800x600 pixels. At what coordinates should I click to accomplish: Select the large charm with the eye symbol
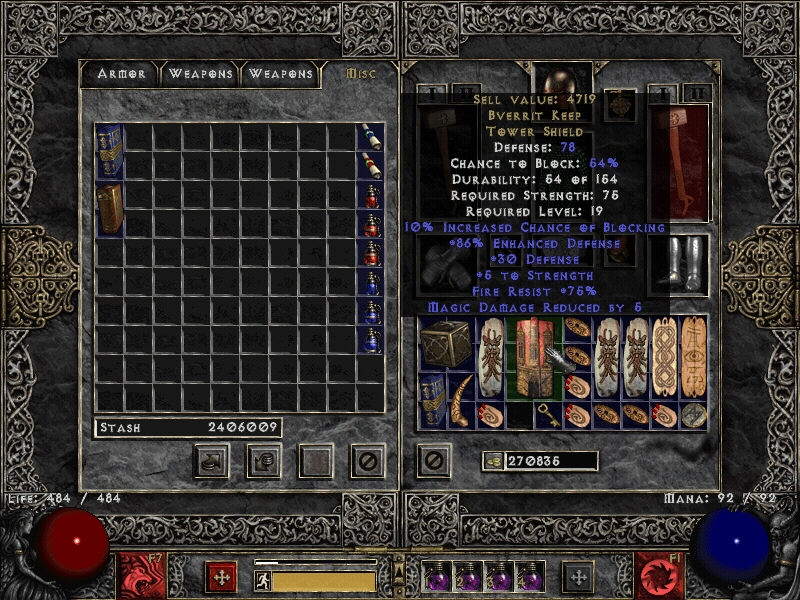693,357
